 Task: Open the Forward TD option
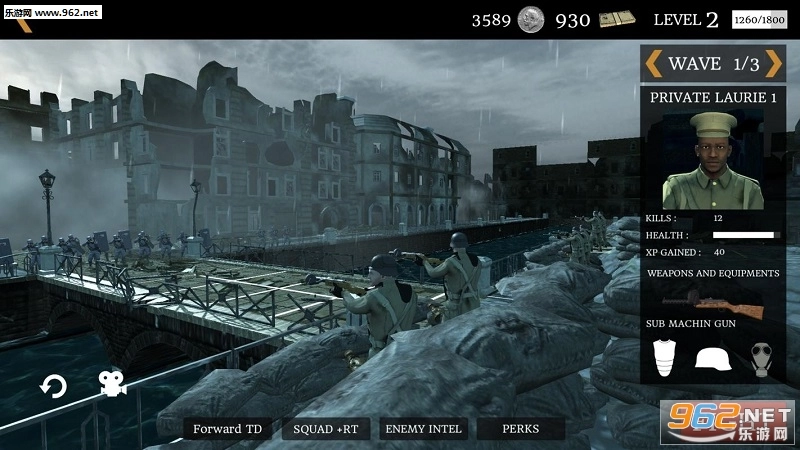click(228, 429)
